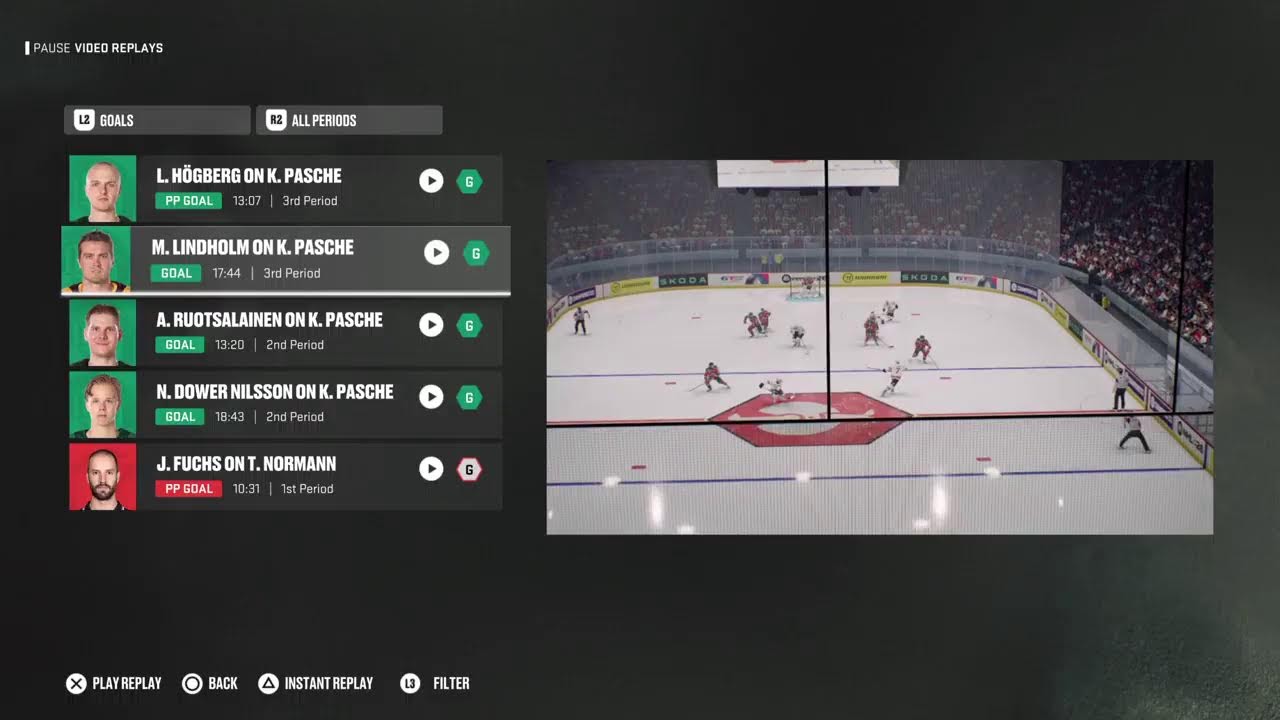Play the J. Fuchs first period goal
The width and height of the screenshot is (1280, 720).
coord(431,469)
